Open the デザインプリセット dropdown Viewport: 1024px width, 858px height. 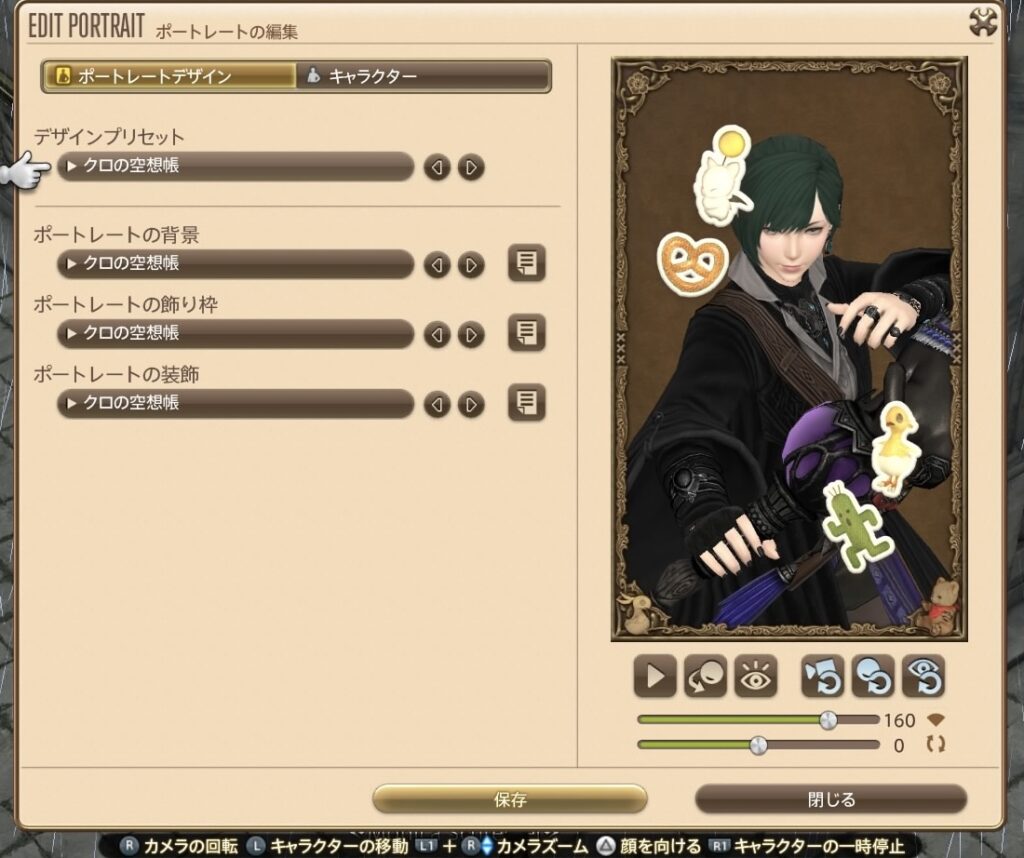click(235, 167)
